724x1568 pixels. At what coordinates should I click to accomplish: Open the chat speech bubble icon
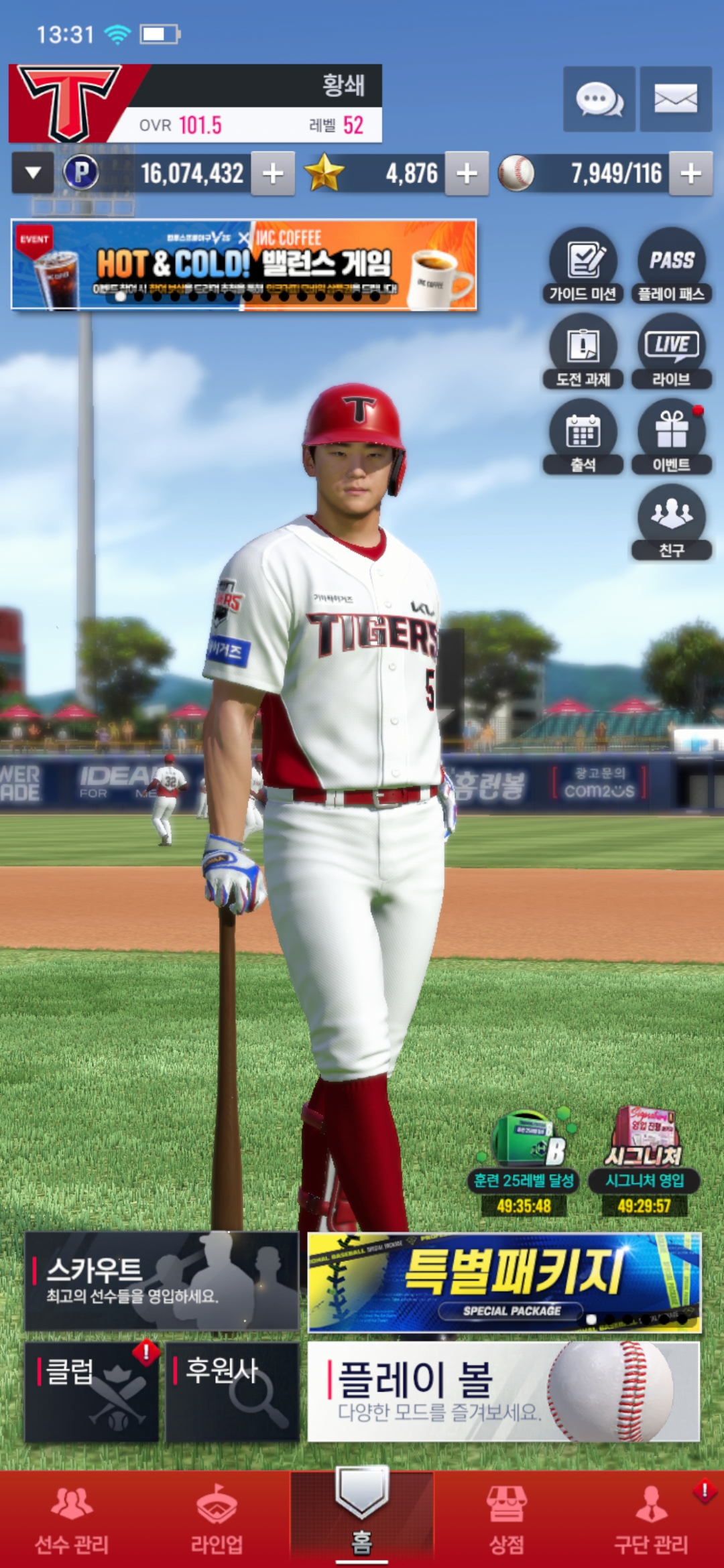[599, 99]
